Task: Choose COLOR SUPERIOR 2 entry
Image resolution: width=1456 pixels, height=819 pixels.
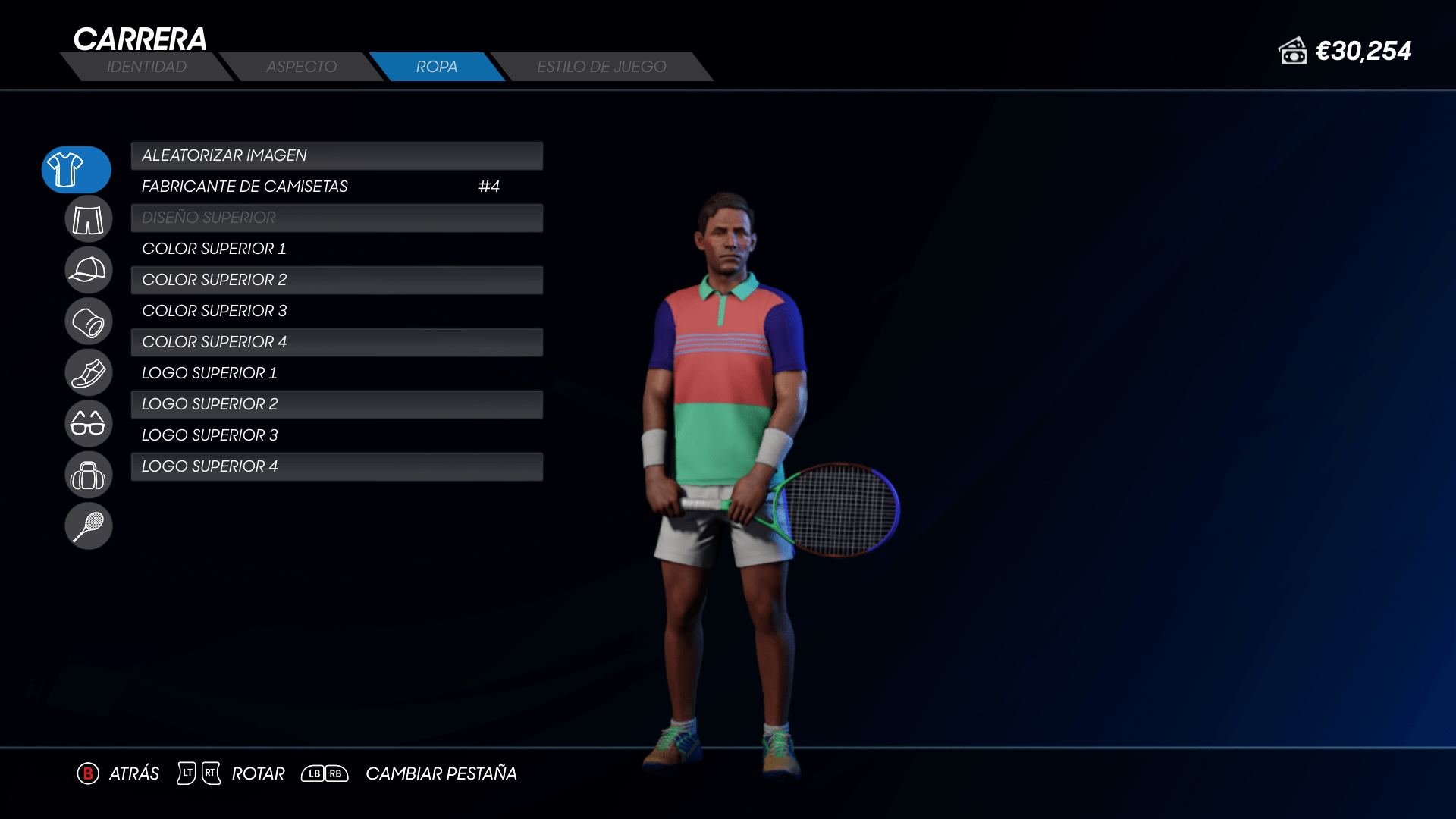Action: tap(337, 280)
